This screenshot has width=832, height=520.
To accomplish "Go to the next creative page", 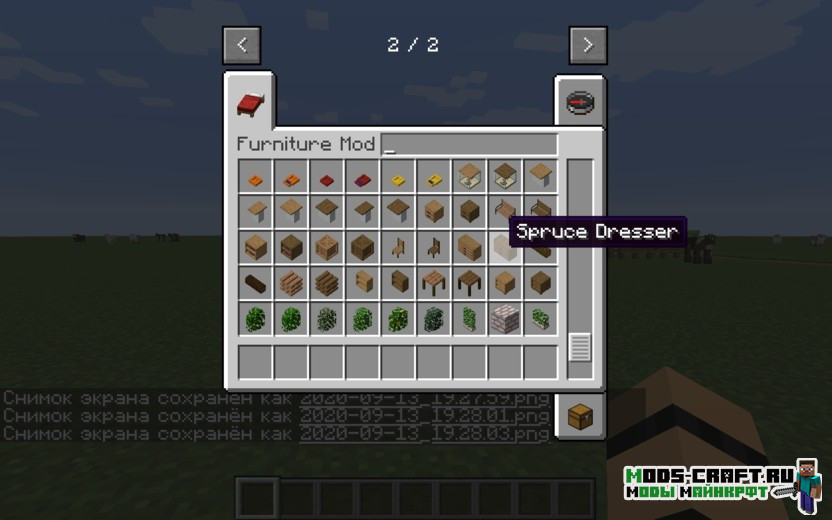I will coord(588,45).
